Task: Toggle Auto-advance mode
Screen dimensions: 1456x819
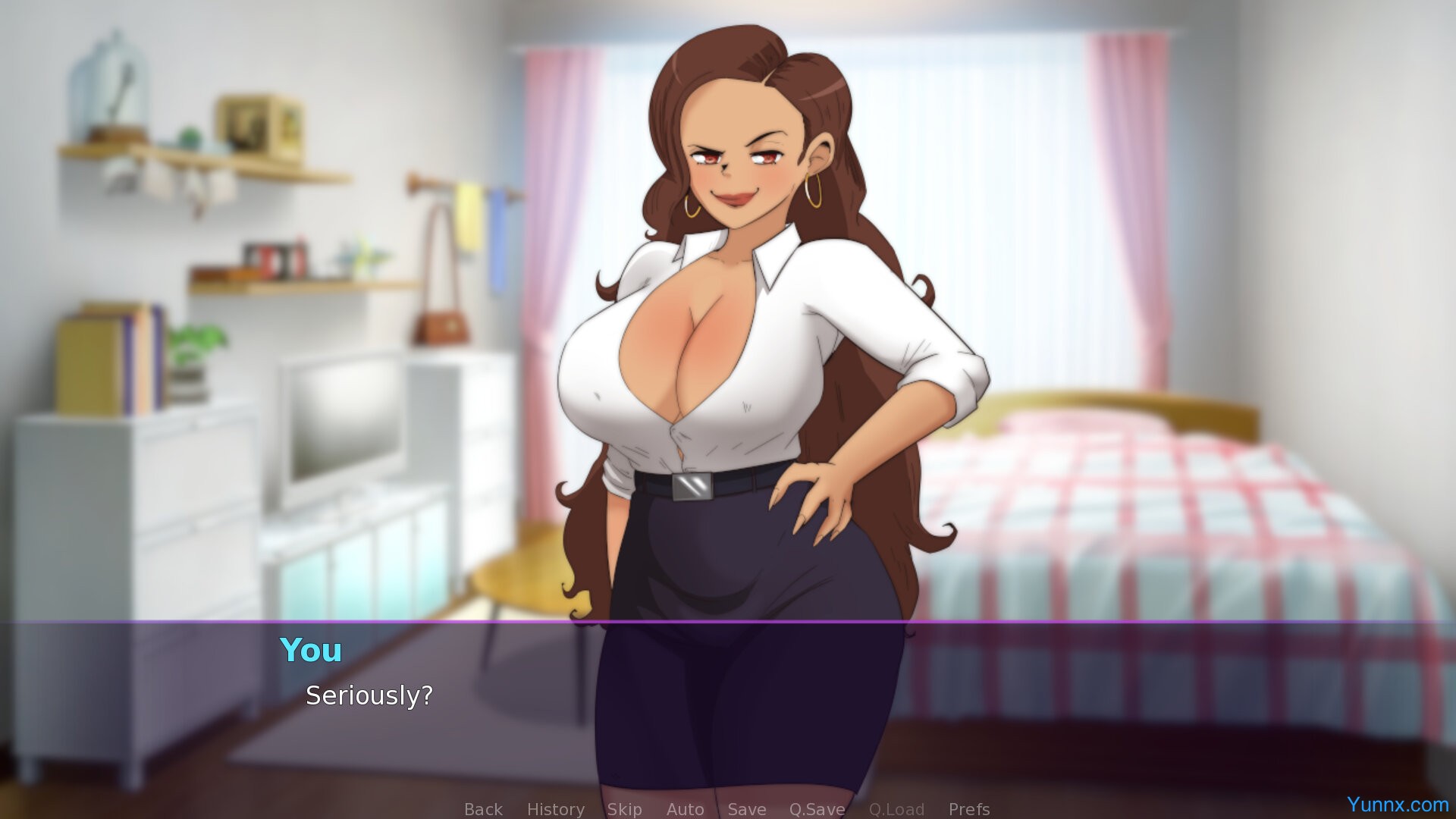Action: click(x=685, y=809)
